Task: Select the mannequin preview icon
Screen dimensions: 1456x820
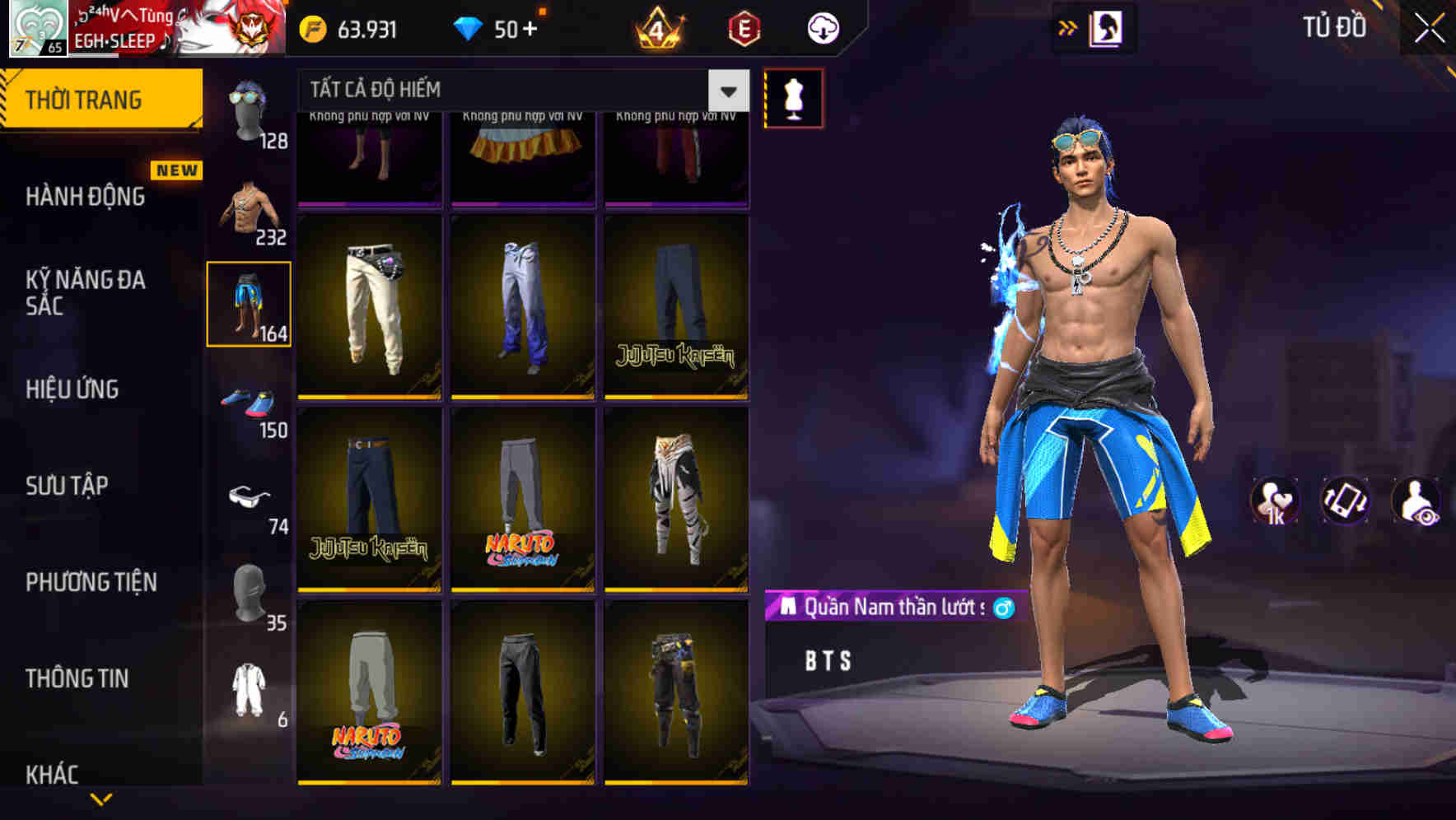Action: coord(794,99)
